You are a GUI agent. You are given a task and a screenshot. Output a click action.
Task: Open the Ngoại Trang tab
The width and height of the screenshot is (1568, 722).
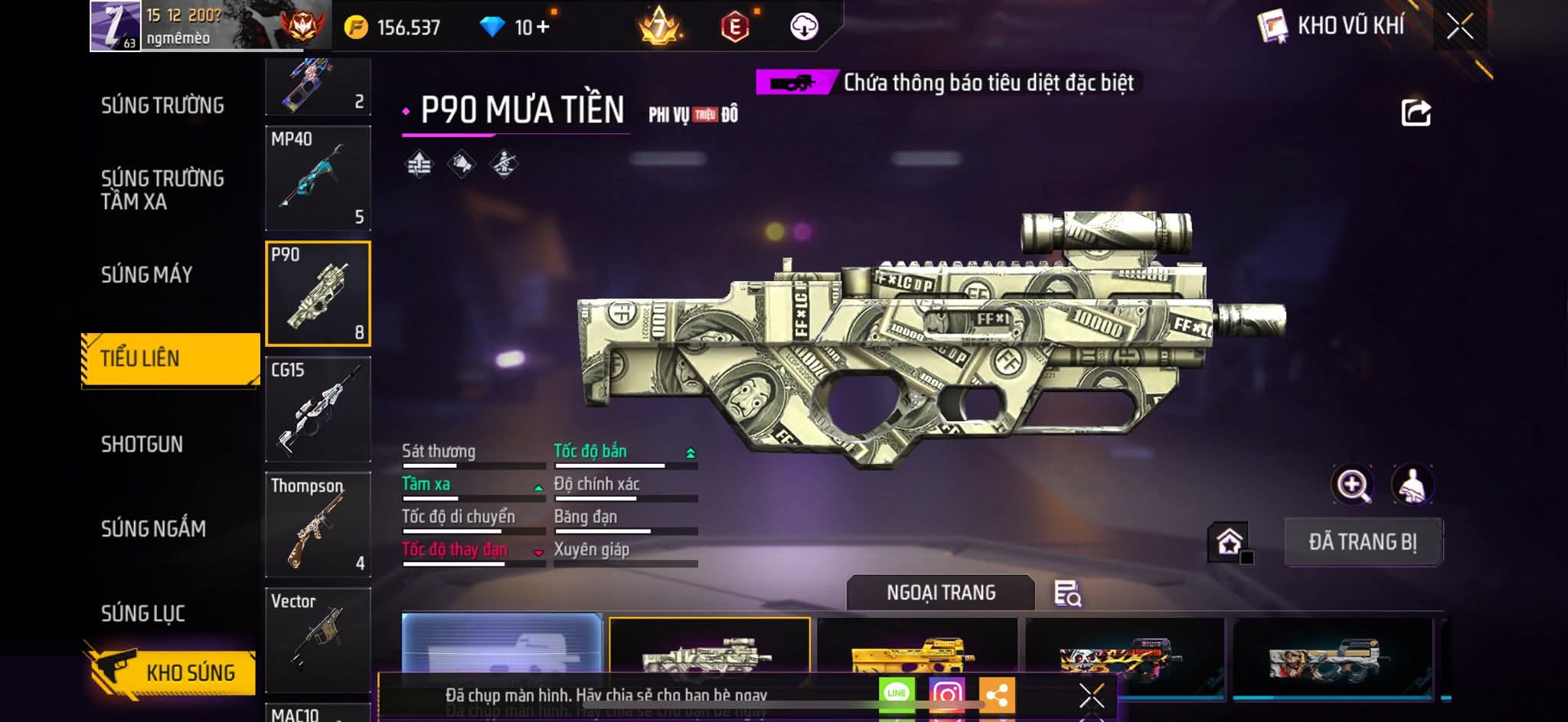tap(940, 593)
